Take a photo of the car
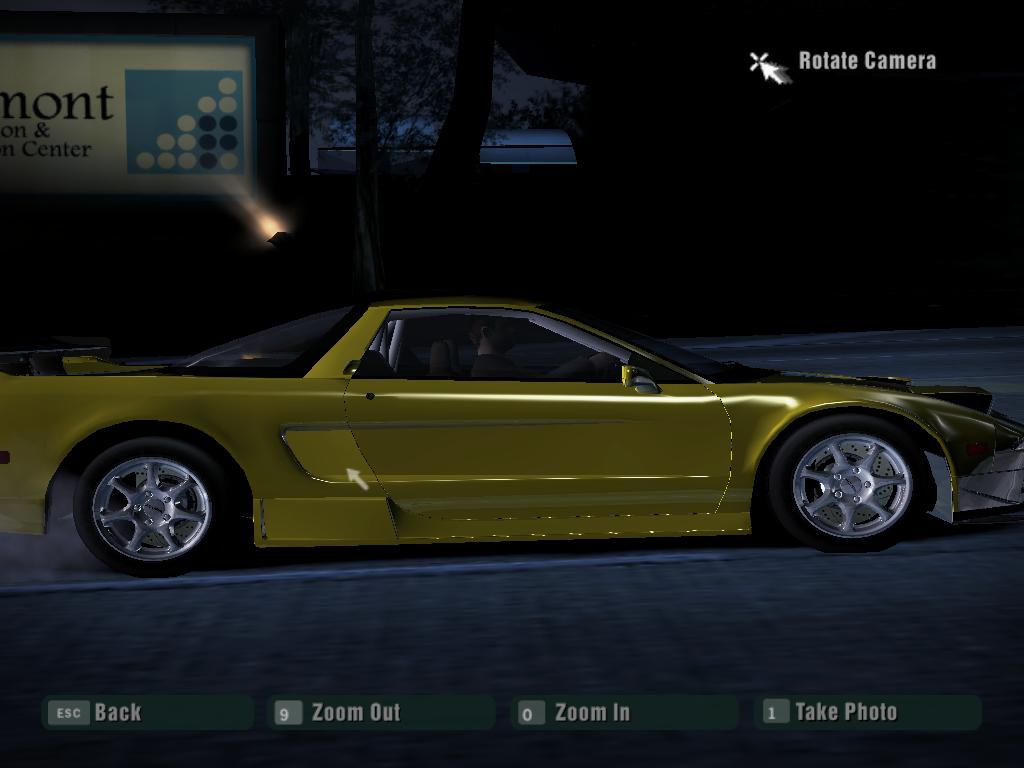This screenshot has height=768, width=1024. point(868,712)
